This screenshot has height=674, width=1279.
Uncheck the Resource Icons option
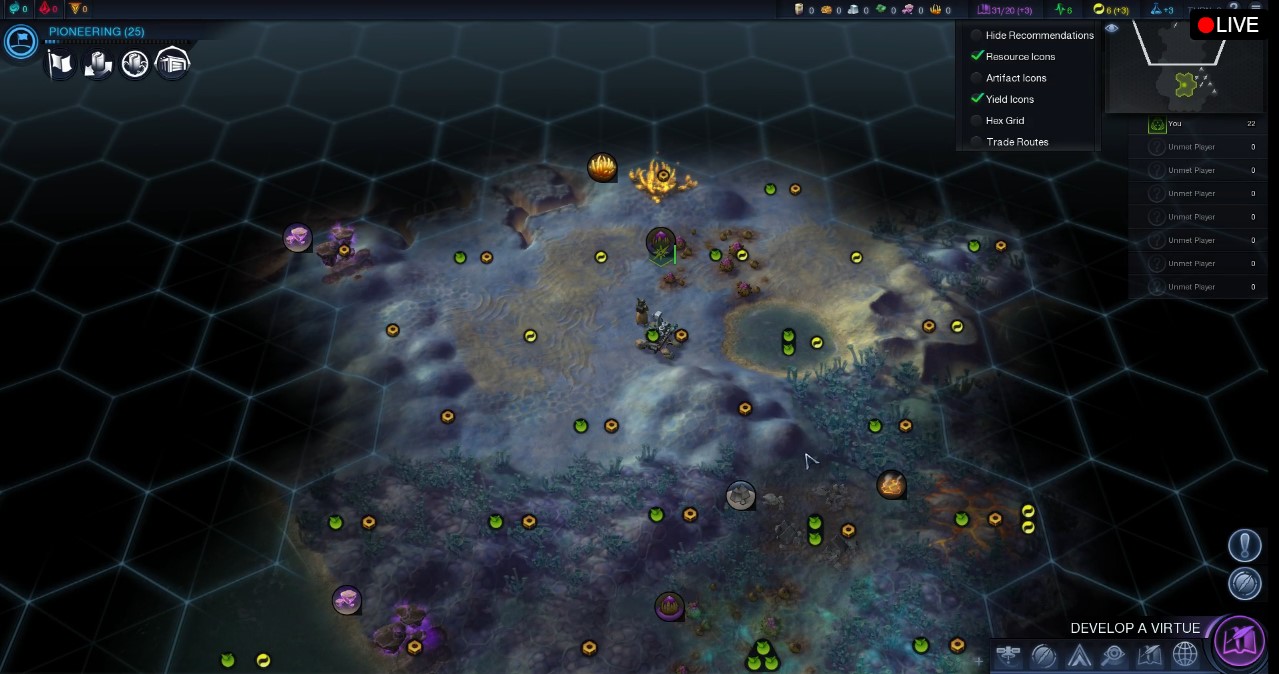pyautogui.click(x=977, y=56)
